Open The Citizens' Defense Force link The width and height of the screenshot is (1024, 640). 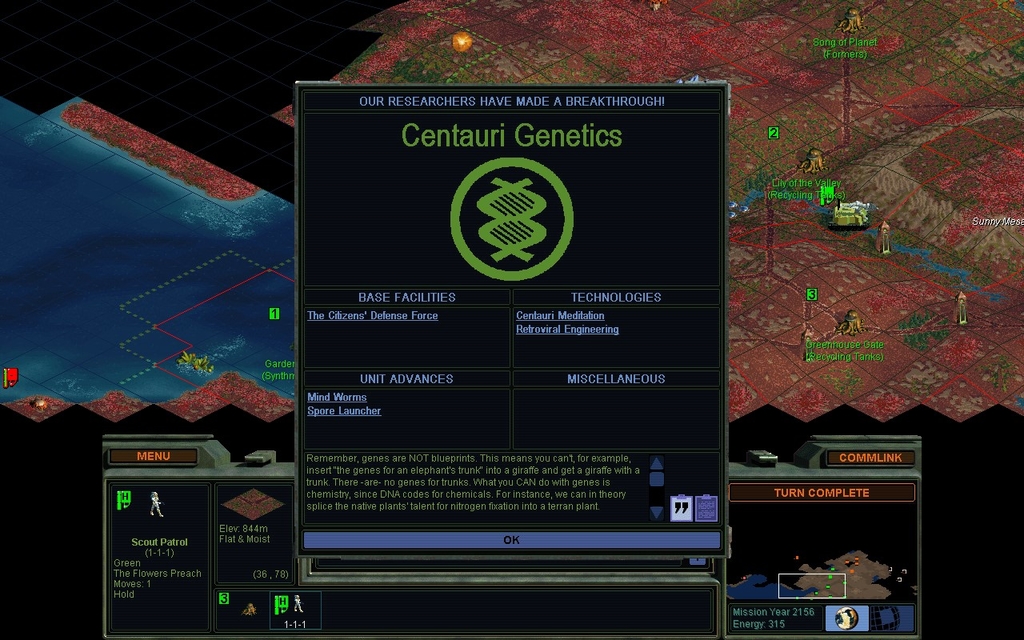pos(372,316)
